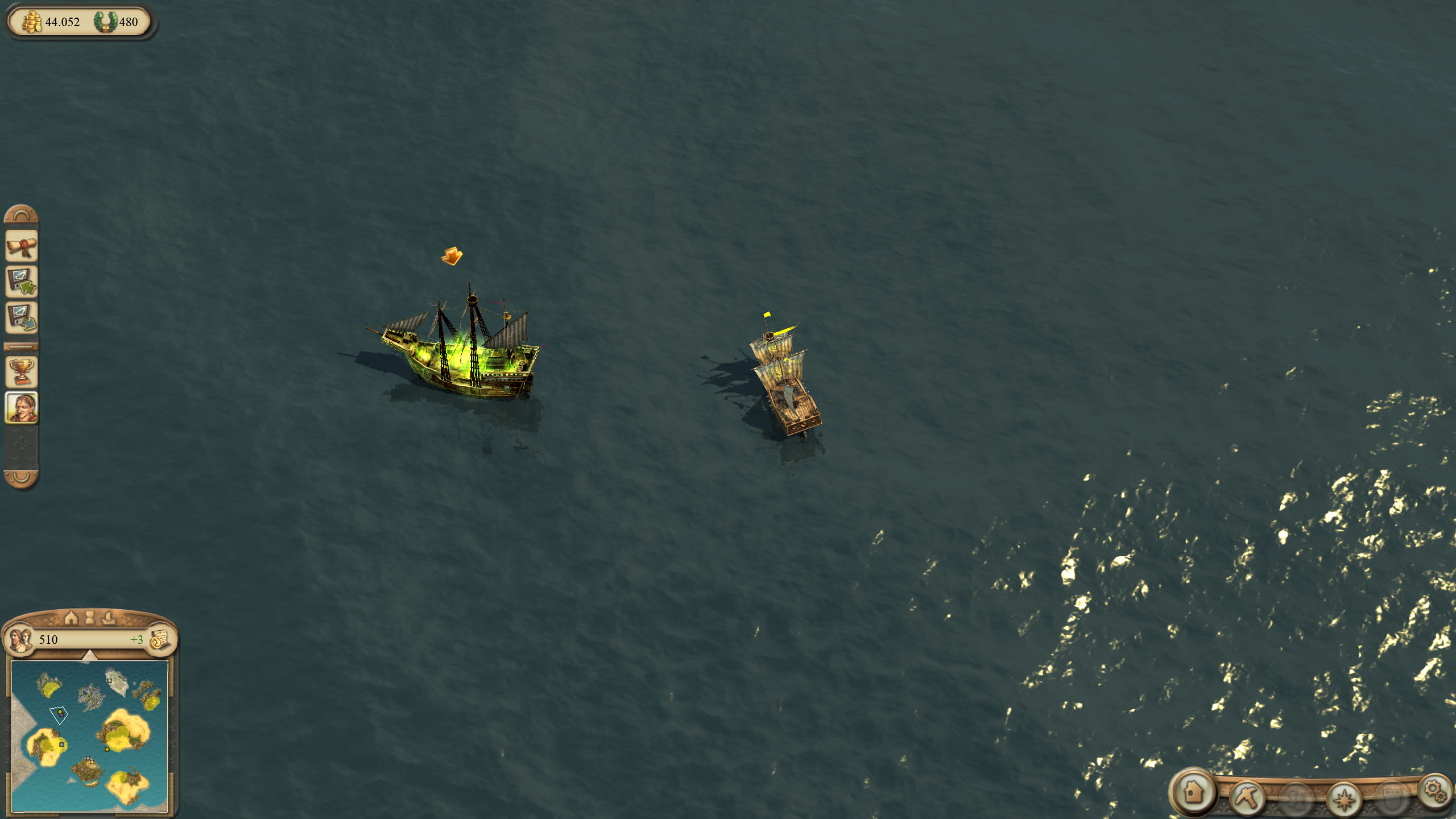
Task: Open the sealed scroll quest log
Action: coord(22,247)
